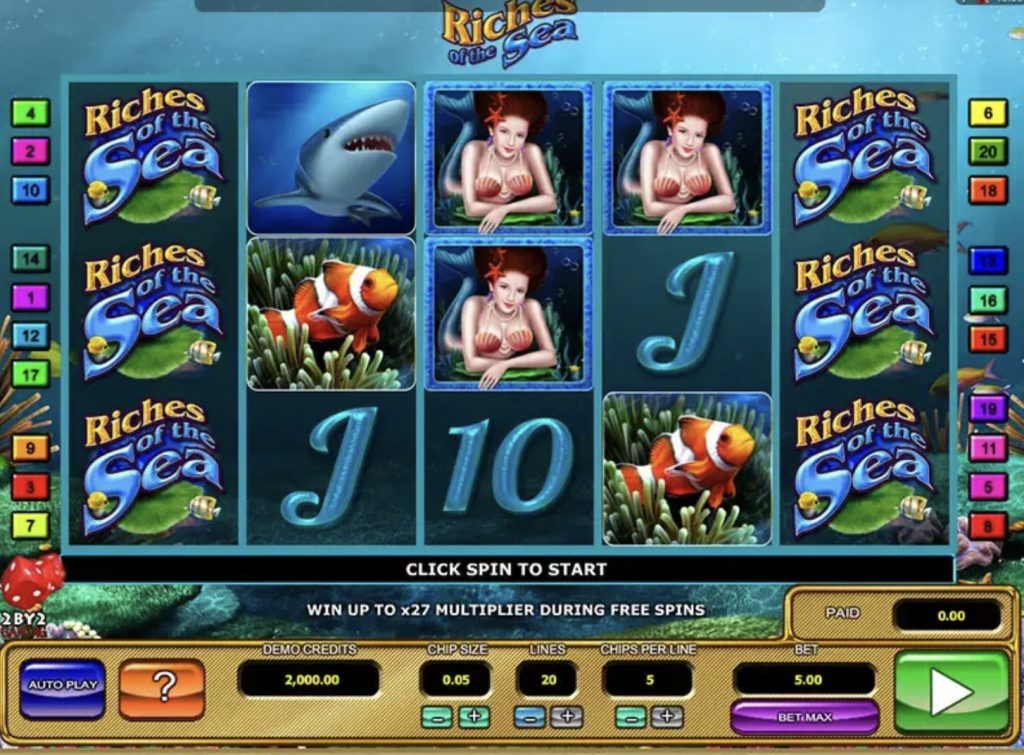Select payline 10 marker
This screenshot has height=755, width=1024.
point(30,189)
